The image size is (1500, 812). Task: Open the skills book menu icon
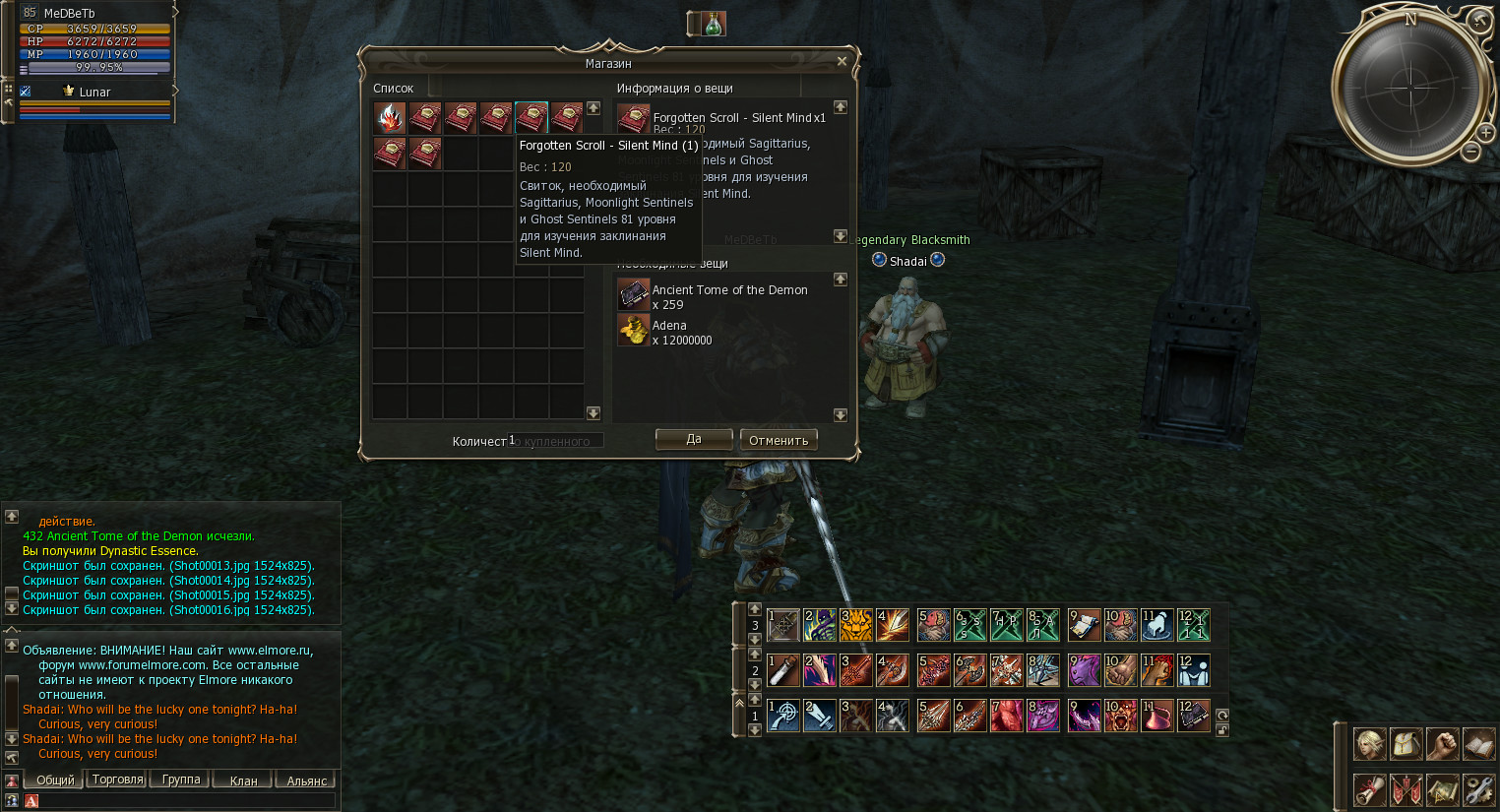coord(1478,744)
